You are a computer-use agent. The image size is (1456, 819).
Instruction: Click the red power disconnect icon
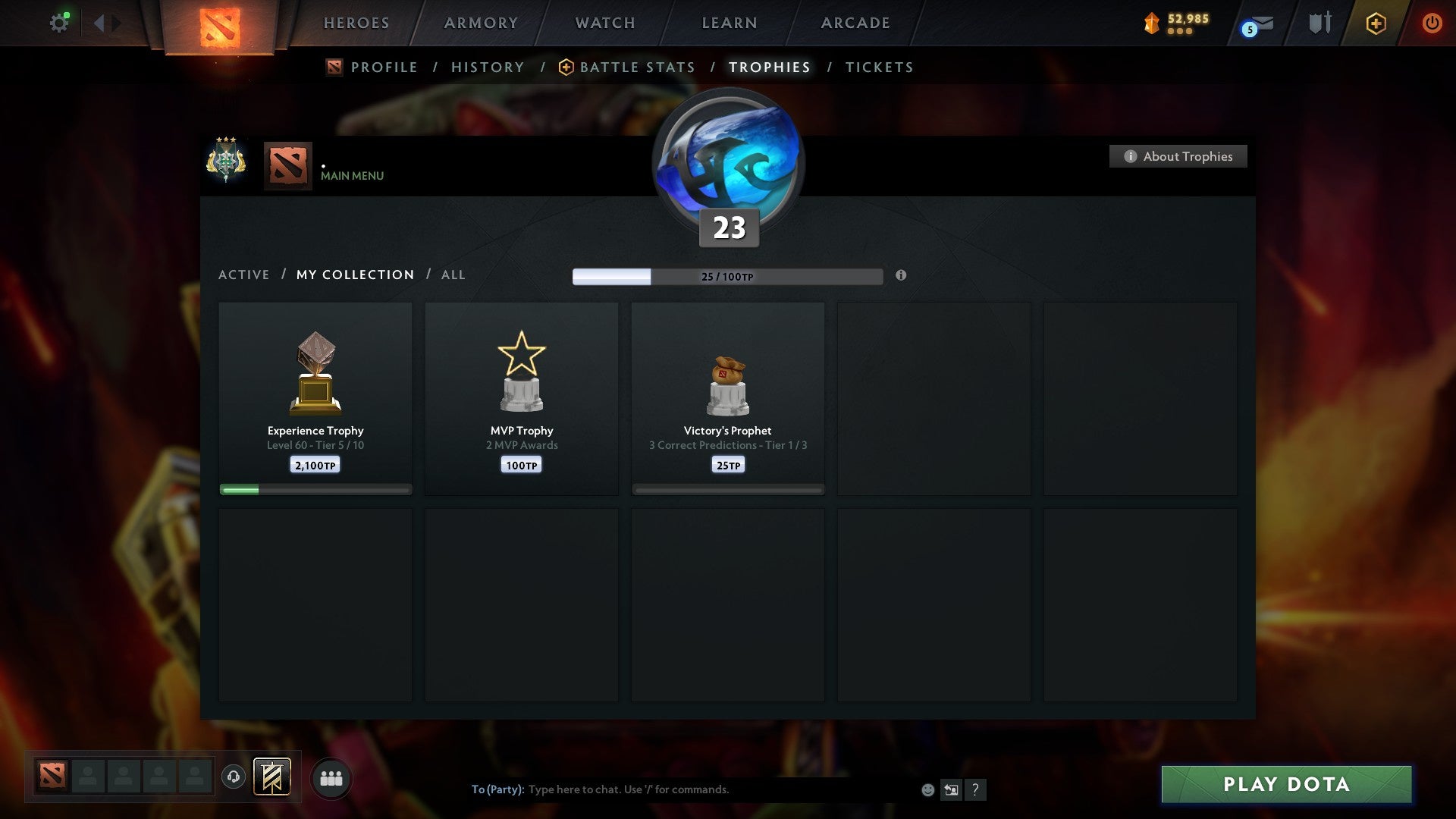(1432, 23)
